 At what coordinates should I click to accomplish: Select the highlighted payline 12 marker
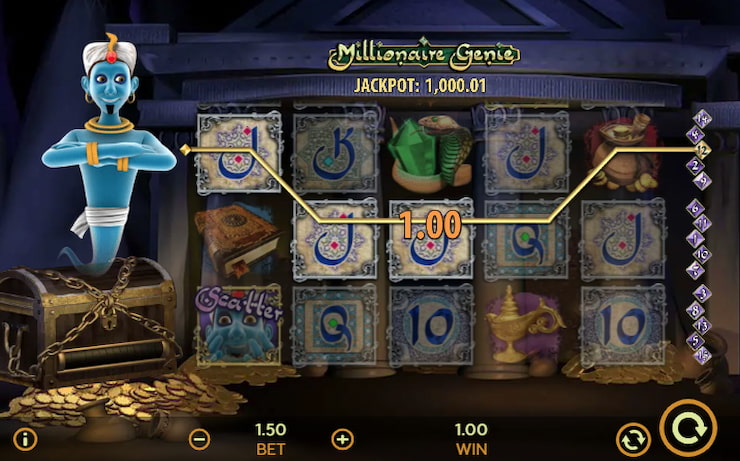703,149
